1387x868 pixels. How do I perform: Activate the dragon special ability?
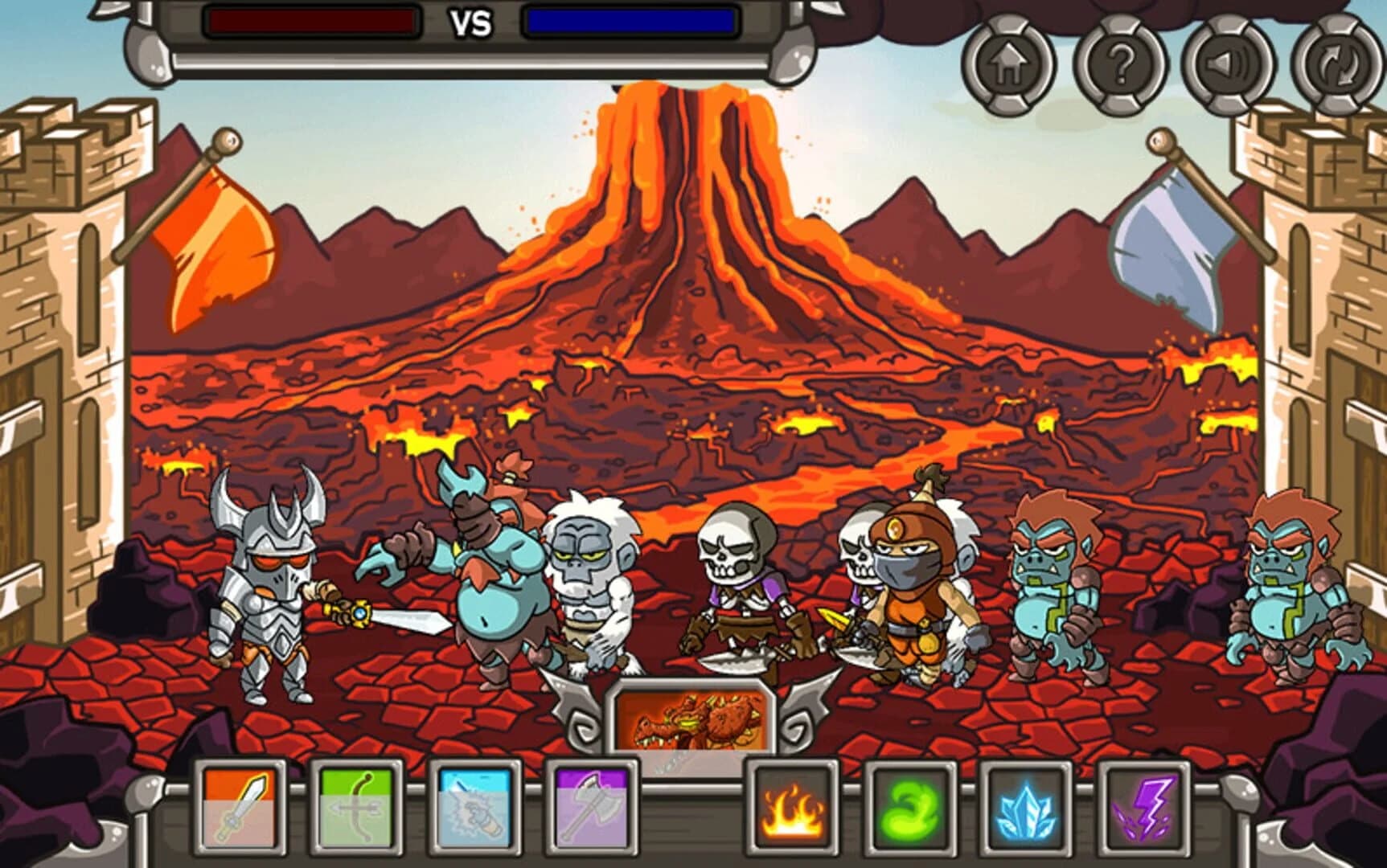tap(693, 714)
